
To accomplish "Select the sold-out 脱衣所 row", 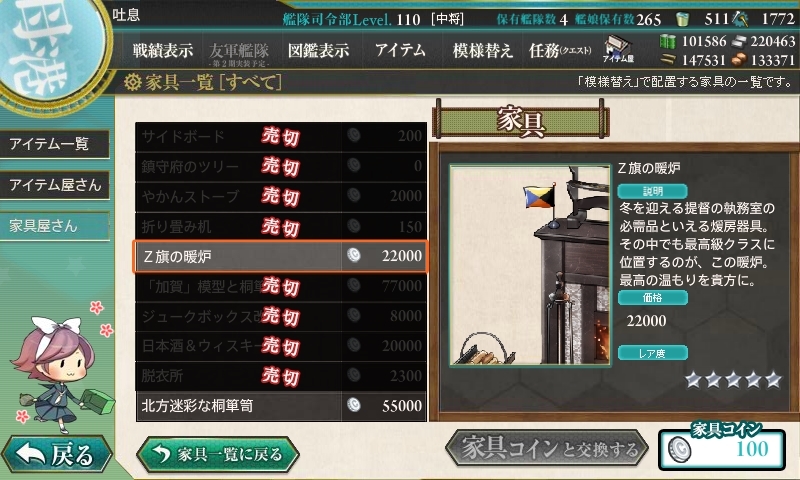I will 281,376.
